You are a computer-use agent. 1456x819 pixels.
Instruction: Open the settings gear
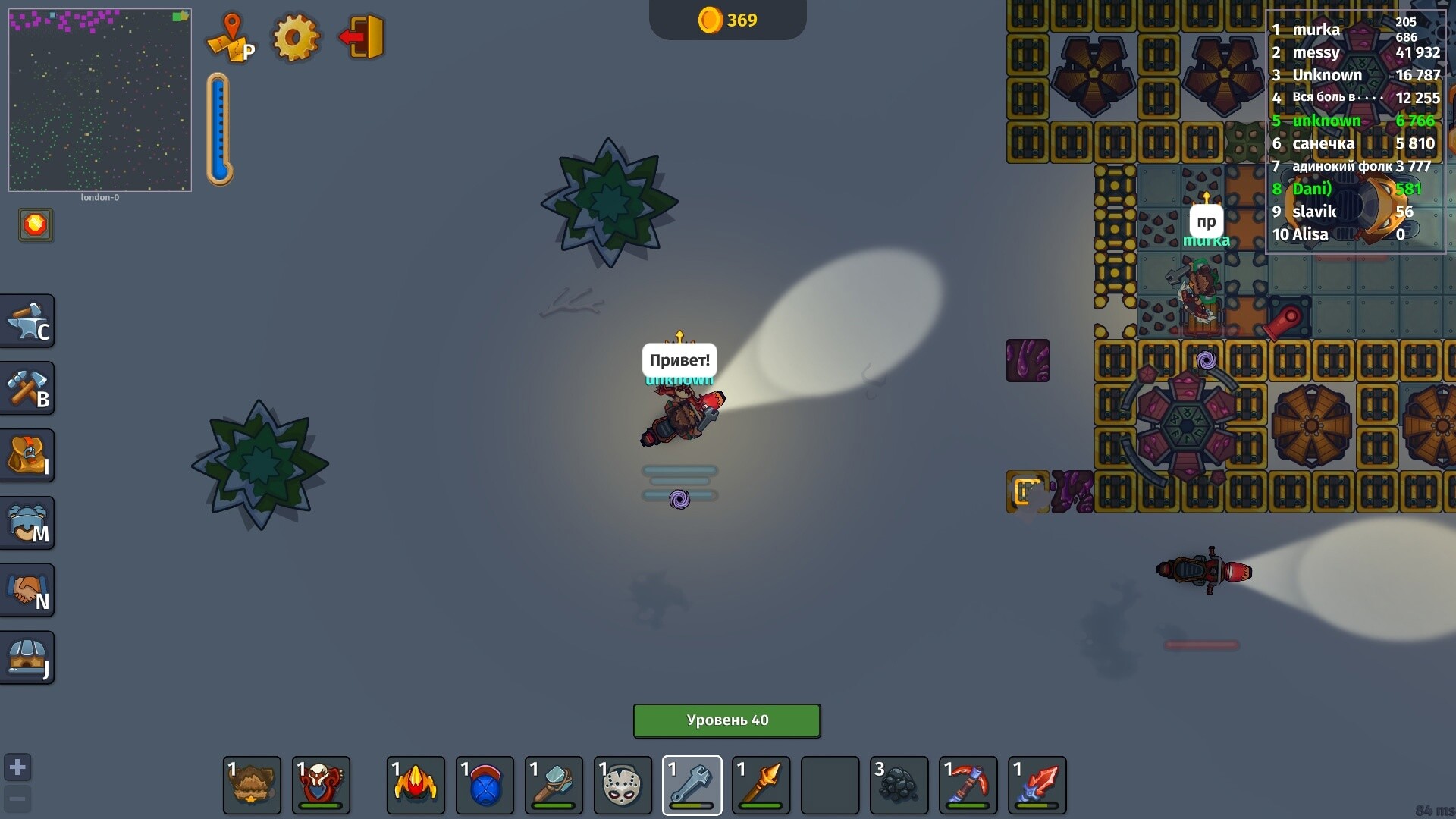296,38
